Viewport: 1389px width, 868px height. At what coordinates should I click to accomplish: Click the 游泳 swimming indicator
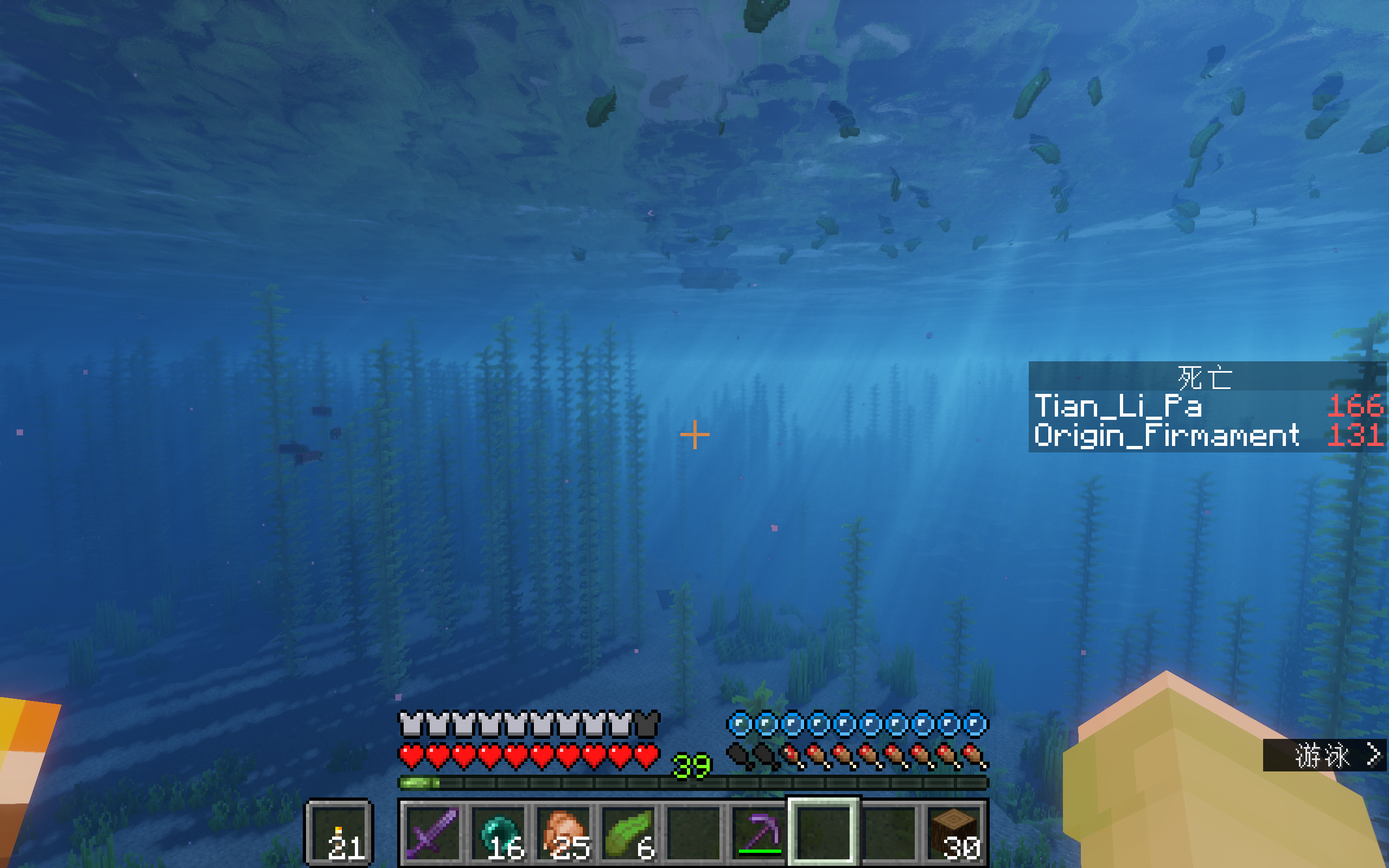[x=1323, y=756]
